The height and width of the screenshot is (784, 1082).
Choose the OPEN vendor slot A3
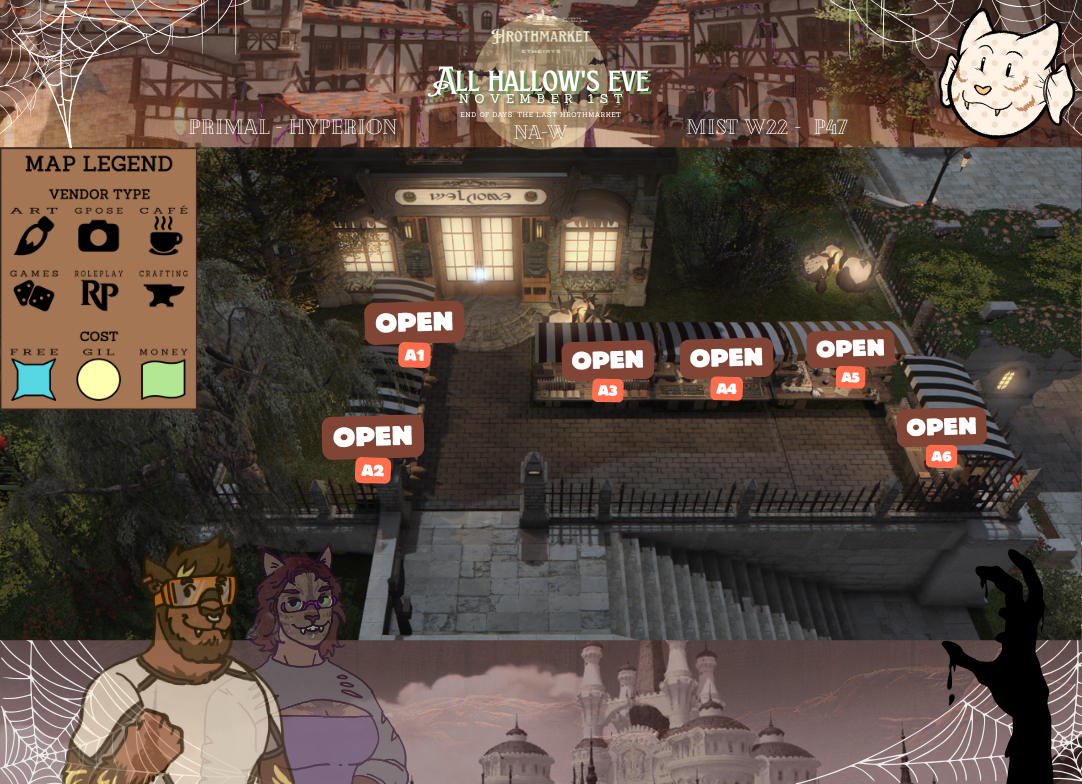[x=607, y=360]
